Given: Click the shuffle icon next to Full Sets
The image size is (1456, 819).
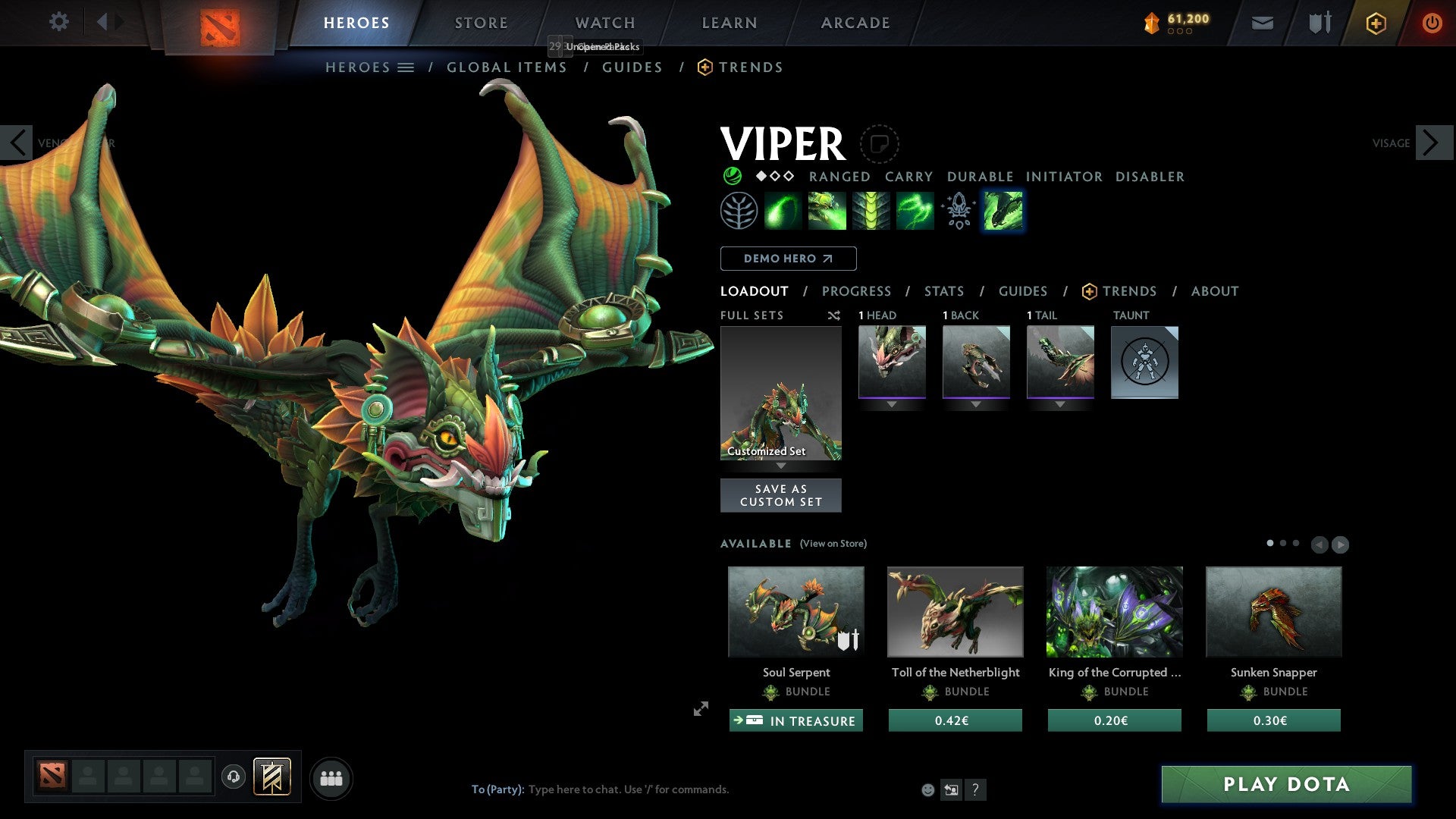Looking at the screenshot, I should click(x=834, y=315).
